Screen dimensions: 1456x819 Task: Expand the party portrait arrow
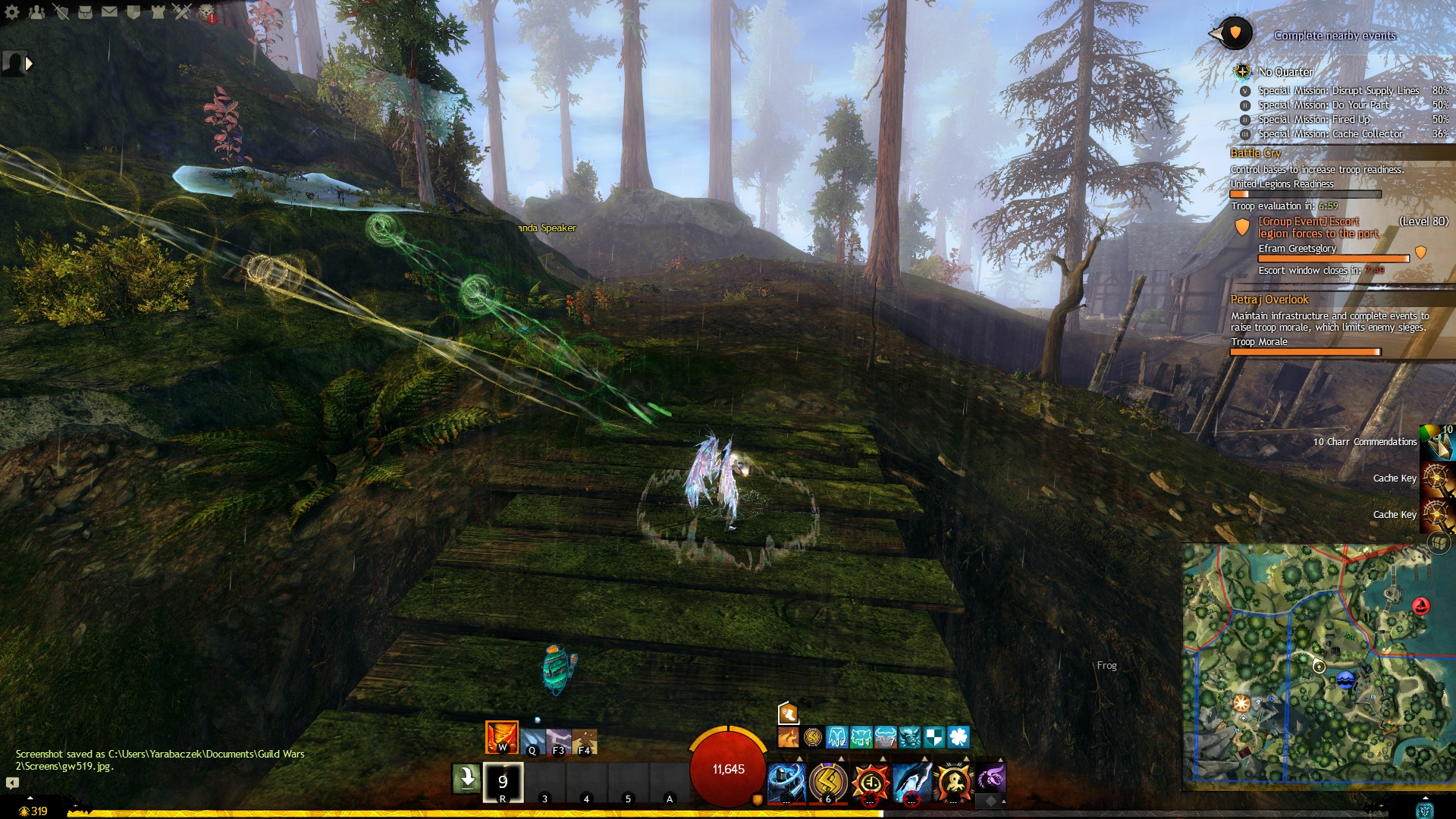coord(29,64)
